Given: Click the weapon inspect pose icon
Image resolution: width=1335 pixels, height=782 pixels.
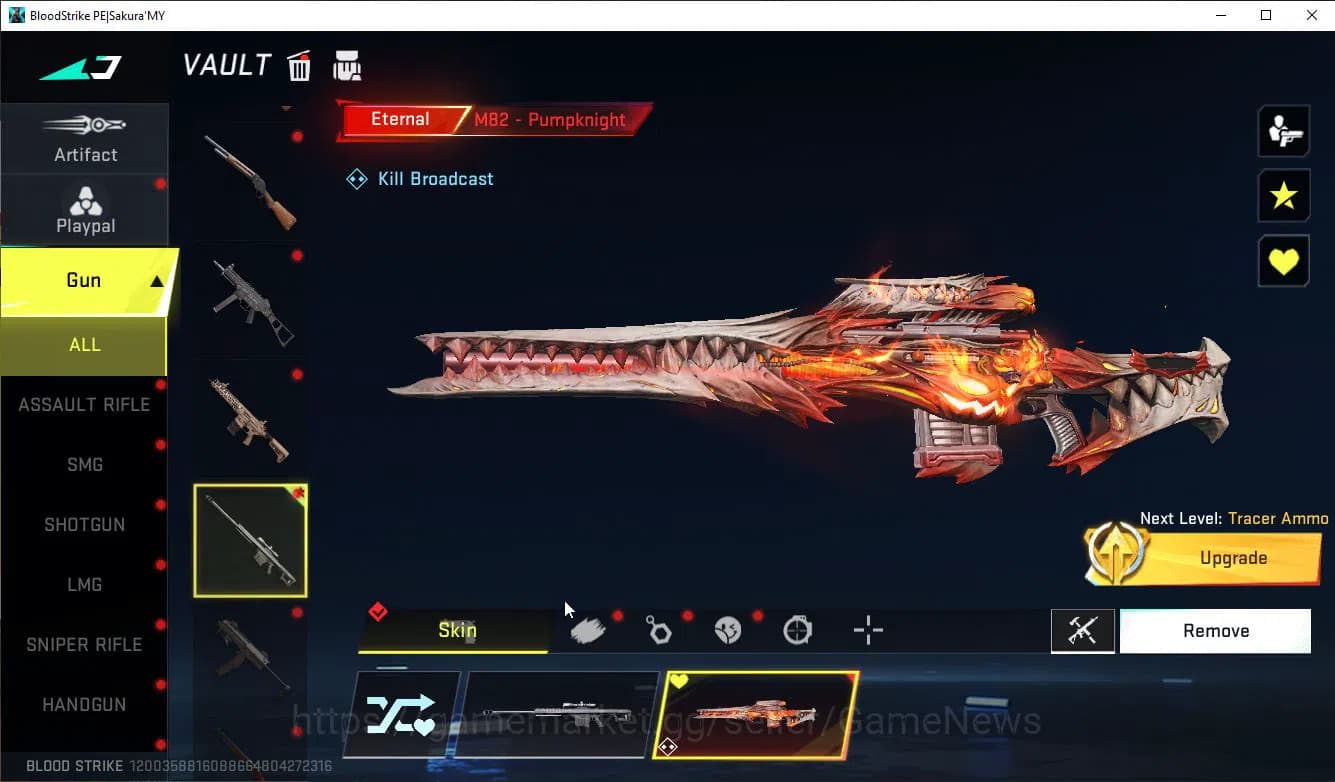Looking at the screenshot, I should click(1084, 630).
